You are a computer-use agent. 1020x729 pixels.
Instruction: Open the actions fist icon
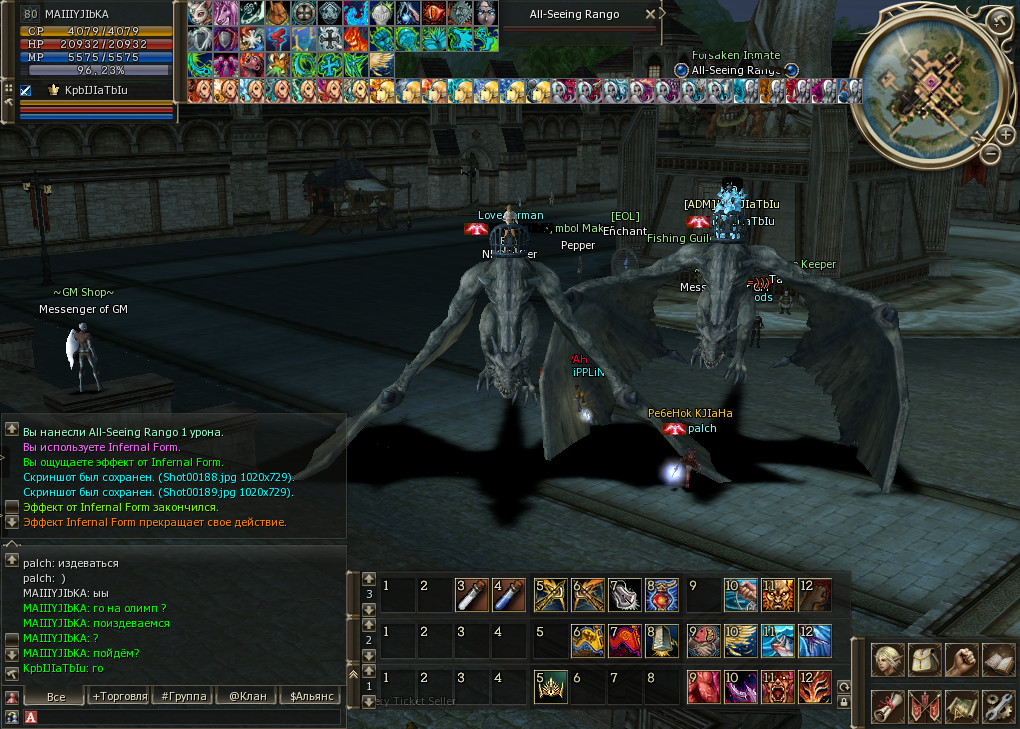coord(961,659)
